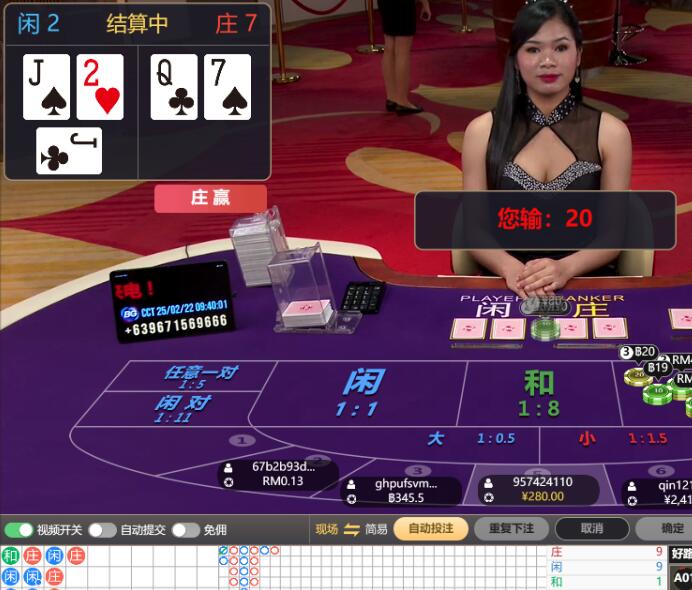Cancel the bet with 取消 button

[x=592, y=528]
